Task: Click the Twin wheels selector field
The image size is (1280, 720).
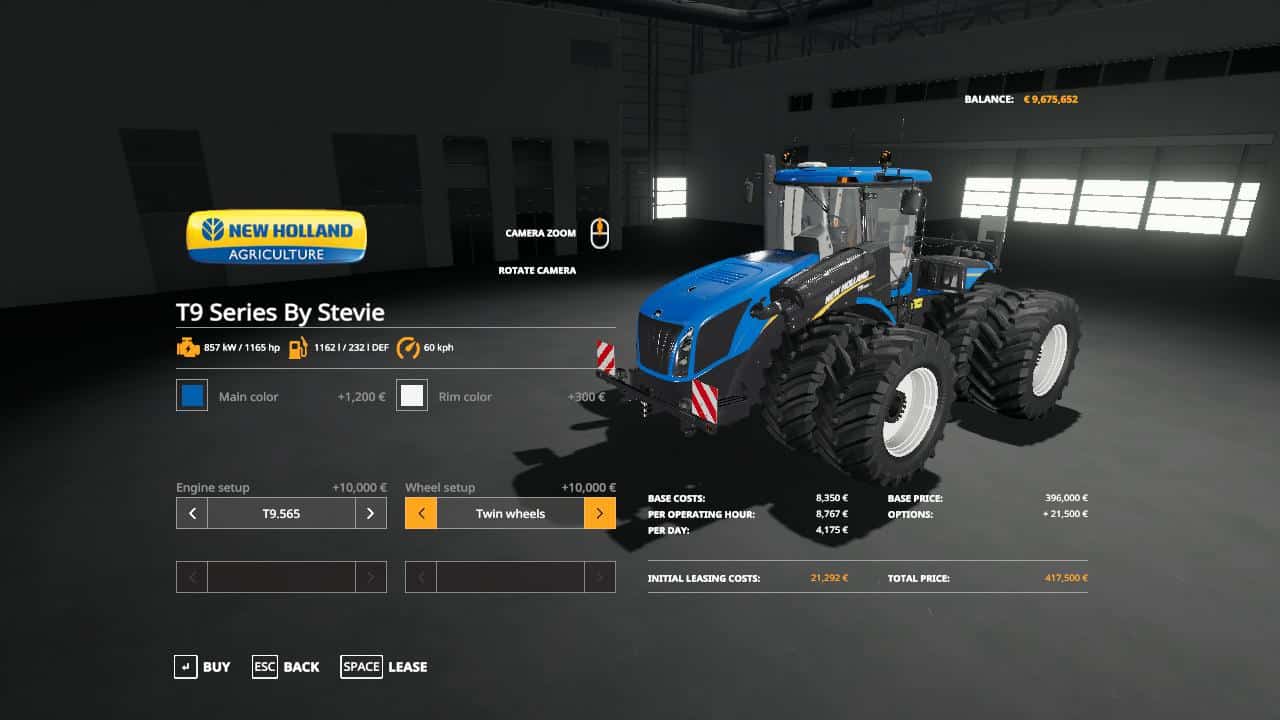Action: 510,512
